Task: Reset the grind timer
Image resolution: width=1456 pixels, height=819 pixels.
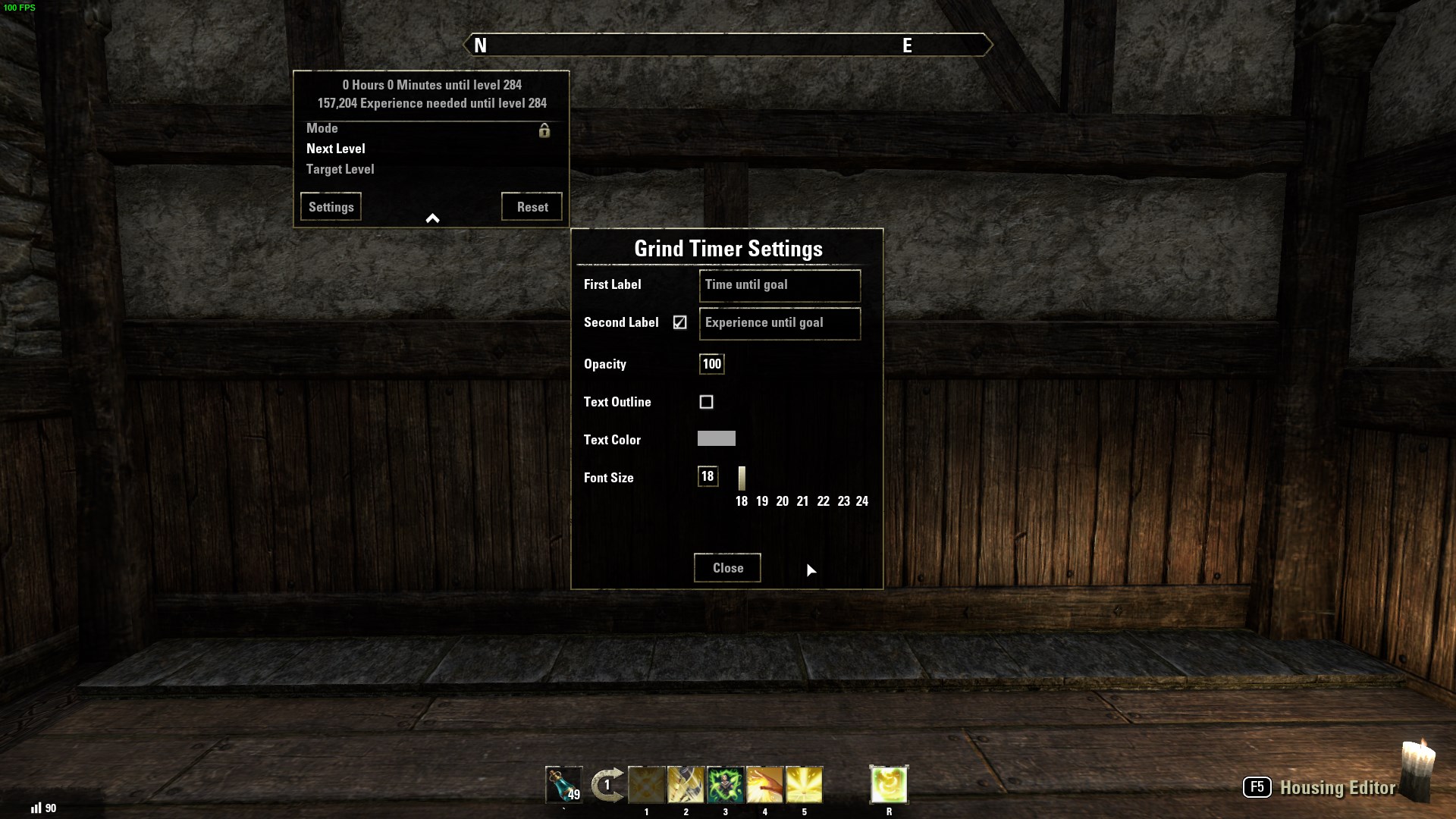Action: click(532, 207)
